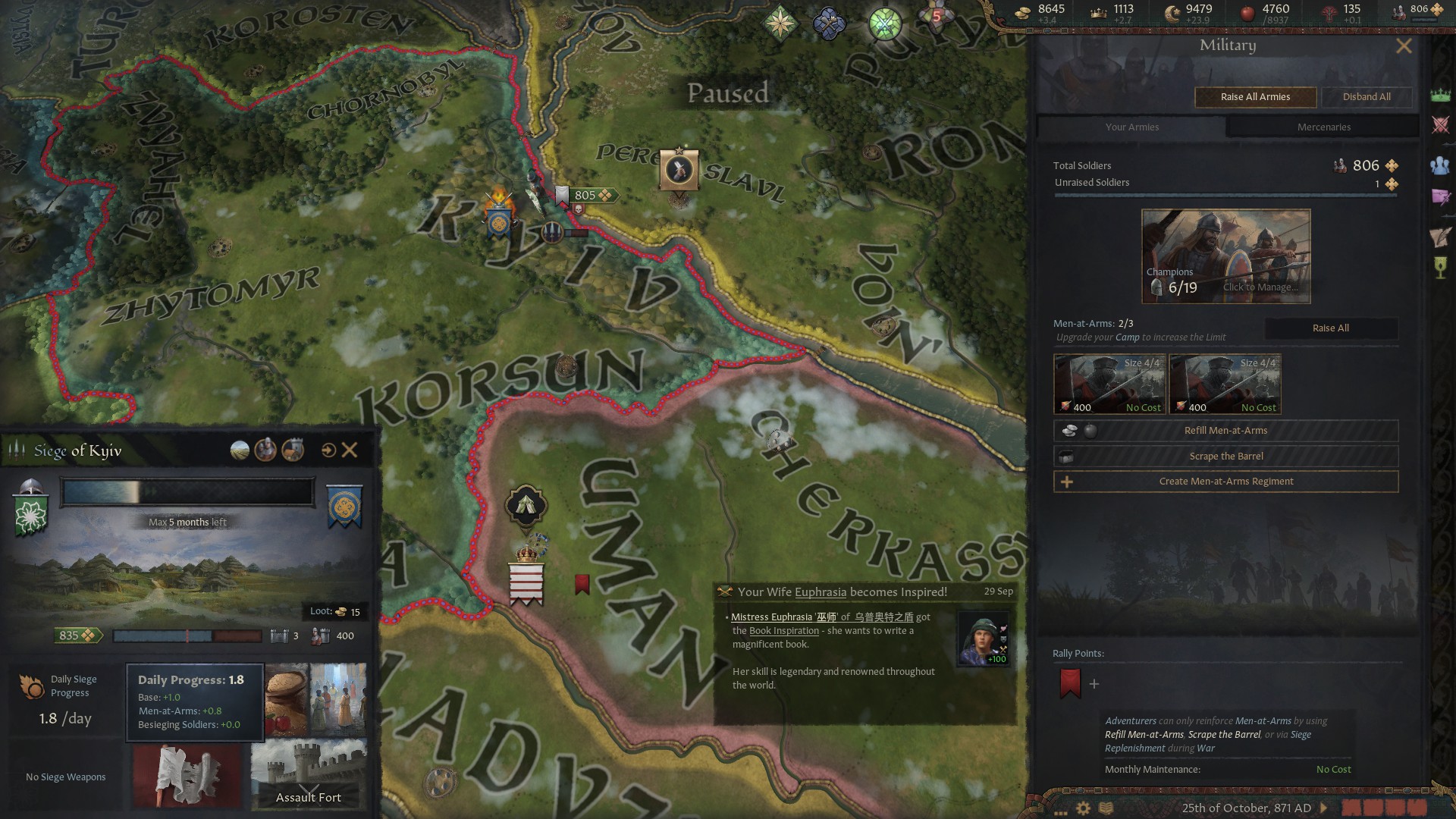The width and height of the screenshot is (1456, 819).
Task: Open game settings via the gear icon
Action: 1083,808
